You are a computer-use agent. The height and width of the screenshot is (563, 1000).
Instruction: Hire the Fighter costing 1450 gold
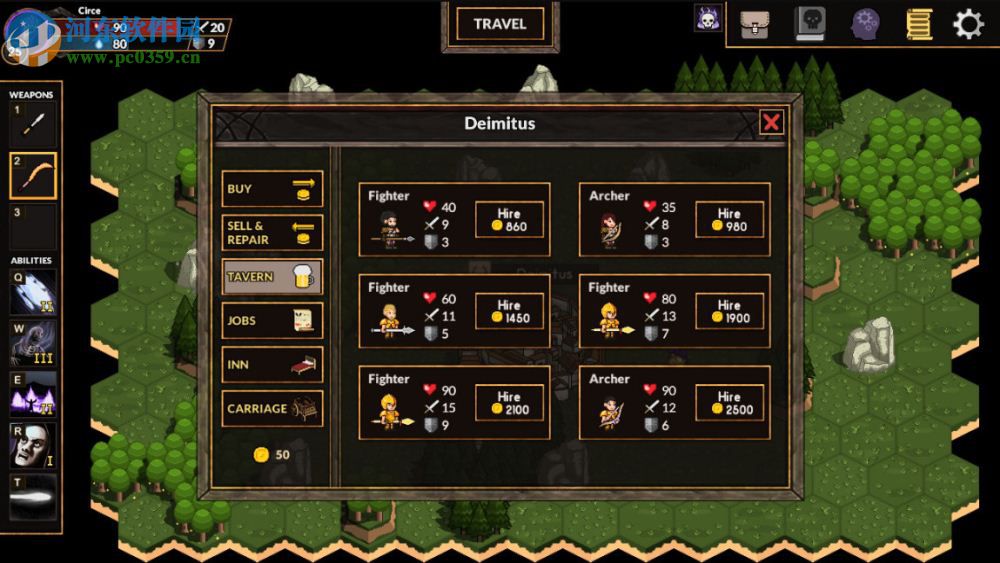pyautogui.click(x=509, y=311)
